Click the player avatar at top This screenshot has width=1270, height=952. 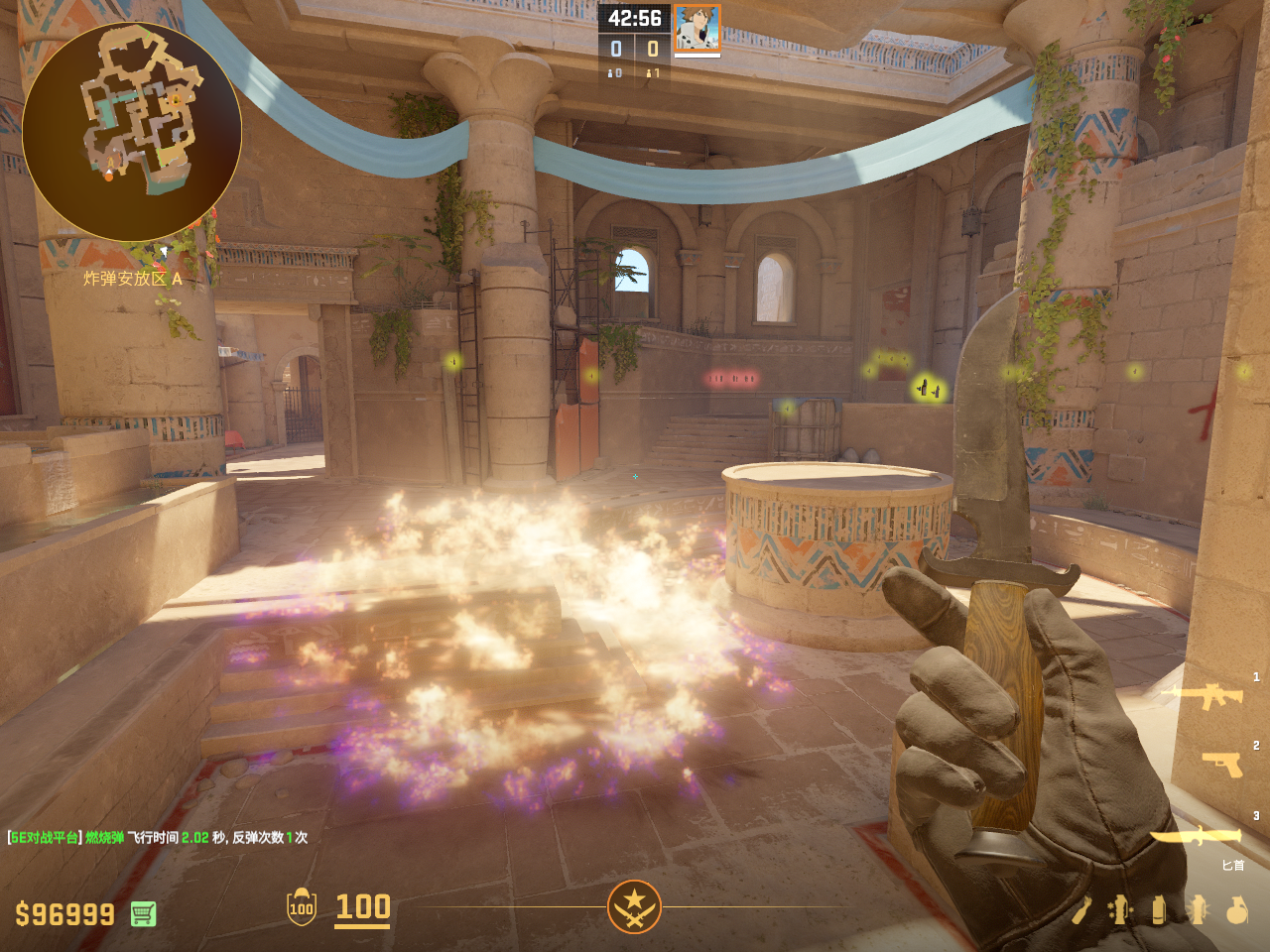click(x=697, y=28)
